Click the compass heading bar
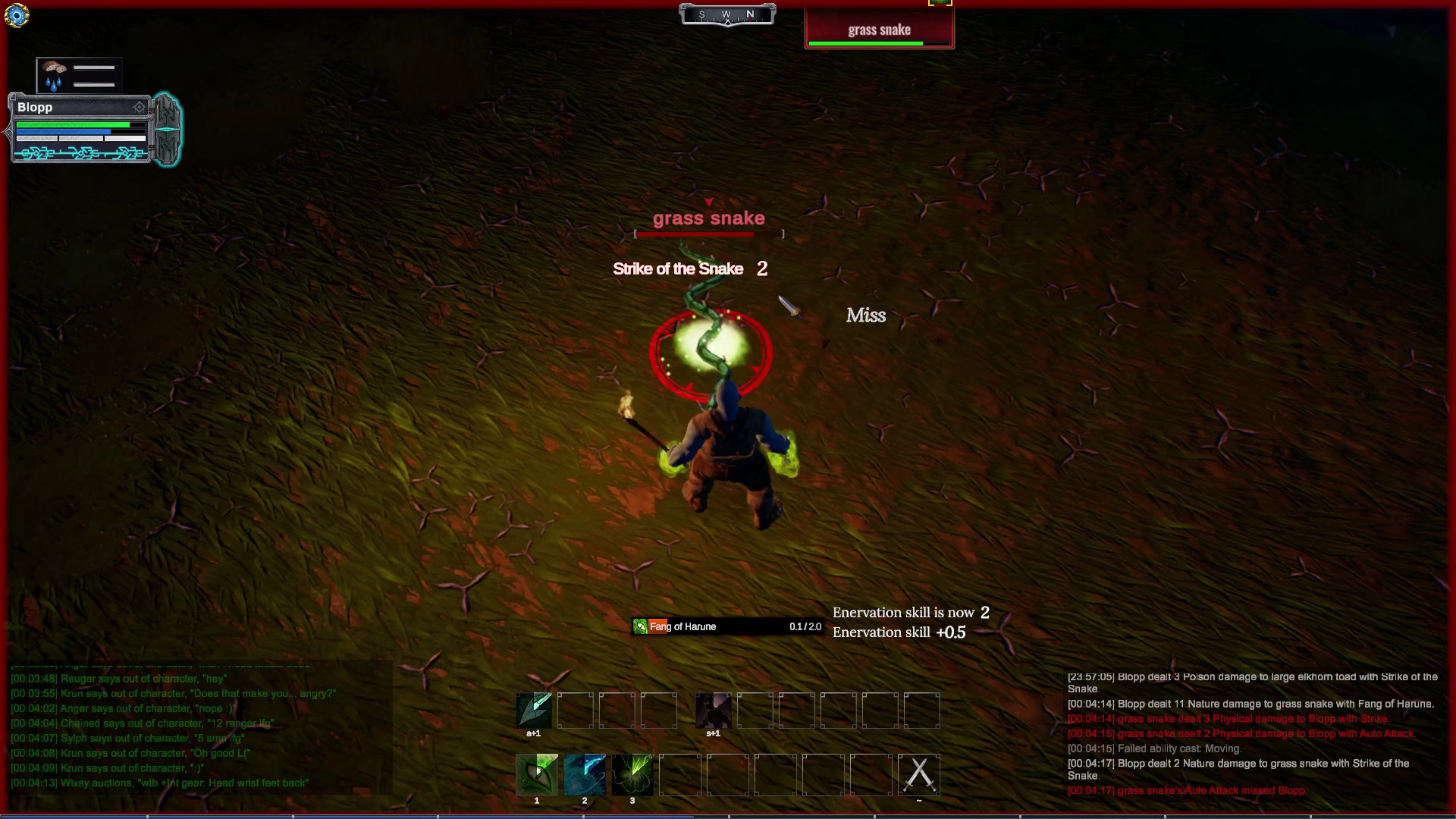This screenshot has height=819, width=1456. [x=727, y=14]
